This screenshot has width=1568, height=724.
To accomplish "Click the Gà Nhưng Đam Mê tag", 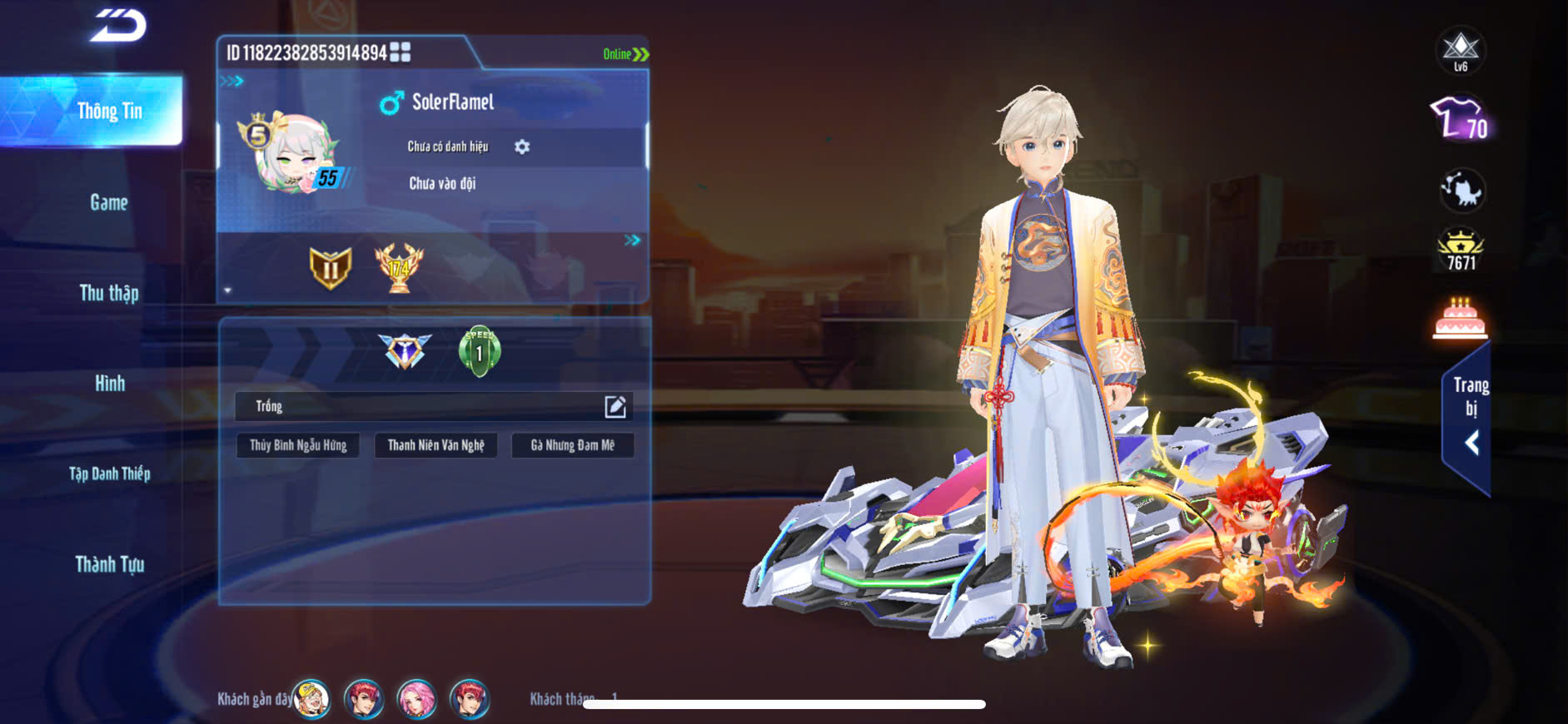I will point(572,445).
